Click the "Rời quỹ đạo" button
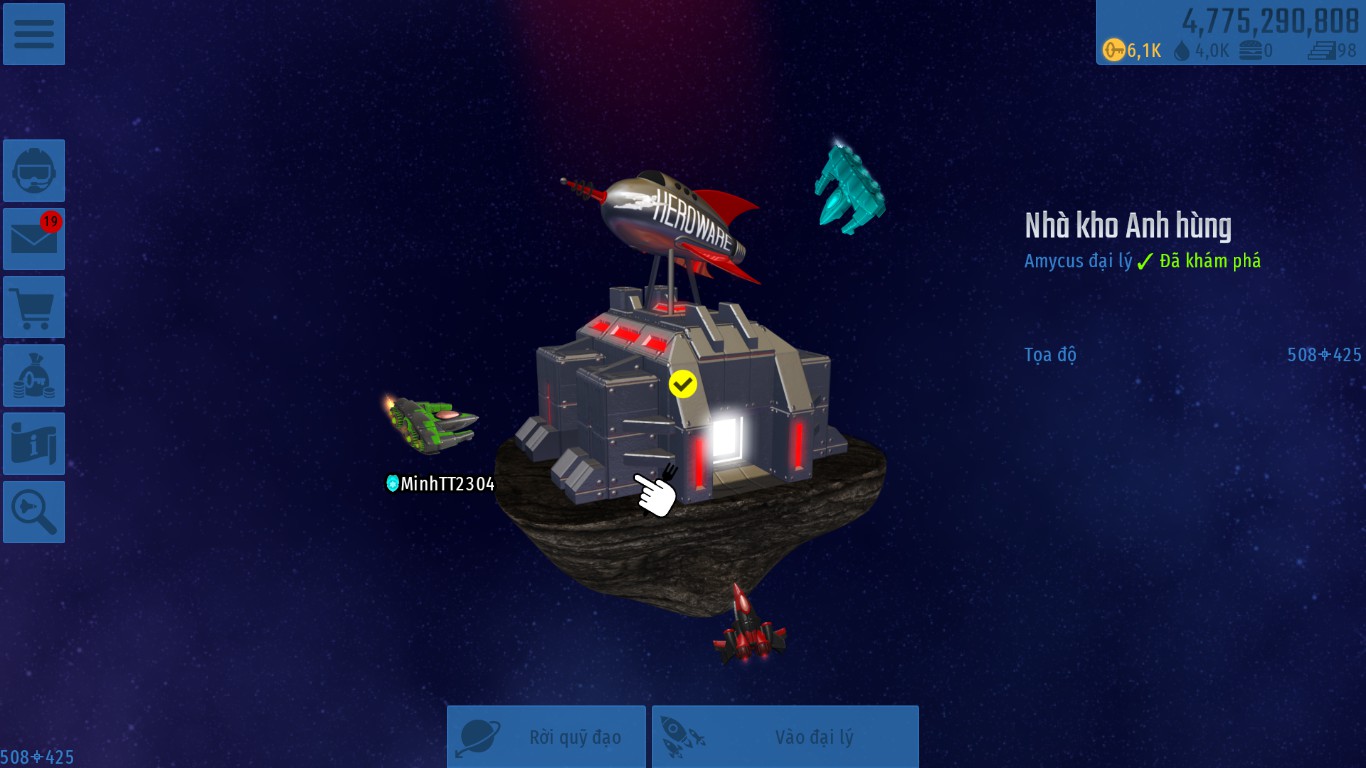 546,737
